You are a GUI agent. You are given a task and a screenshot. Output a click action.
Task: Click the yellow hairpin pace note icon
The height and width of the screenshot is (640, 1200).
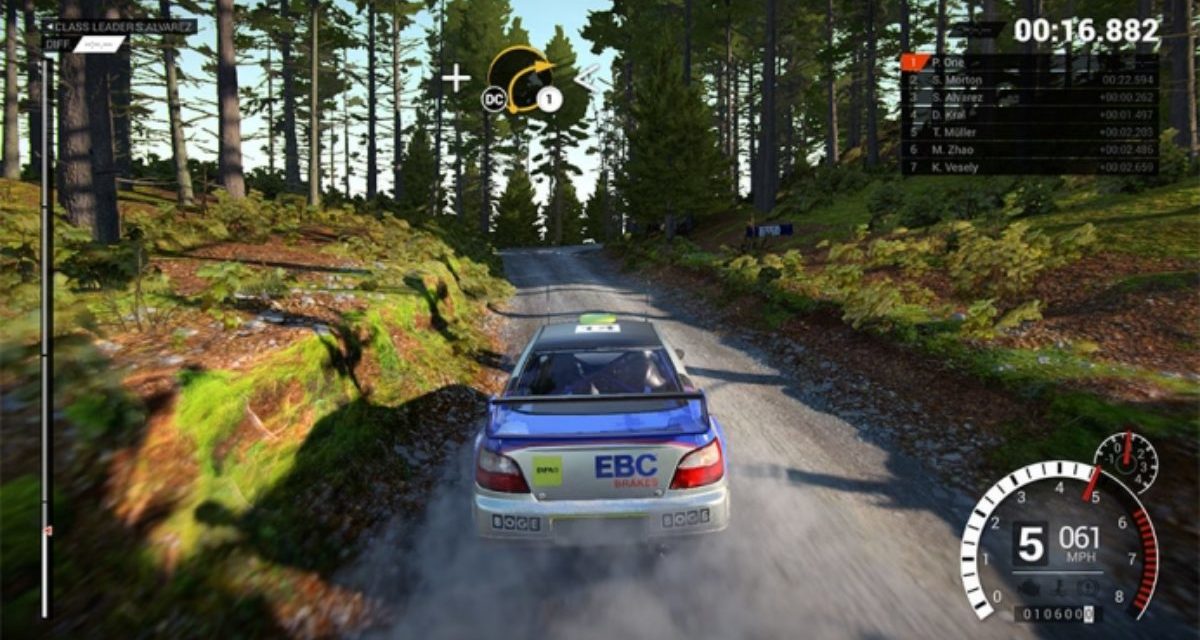coord(522,76)
